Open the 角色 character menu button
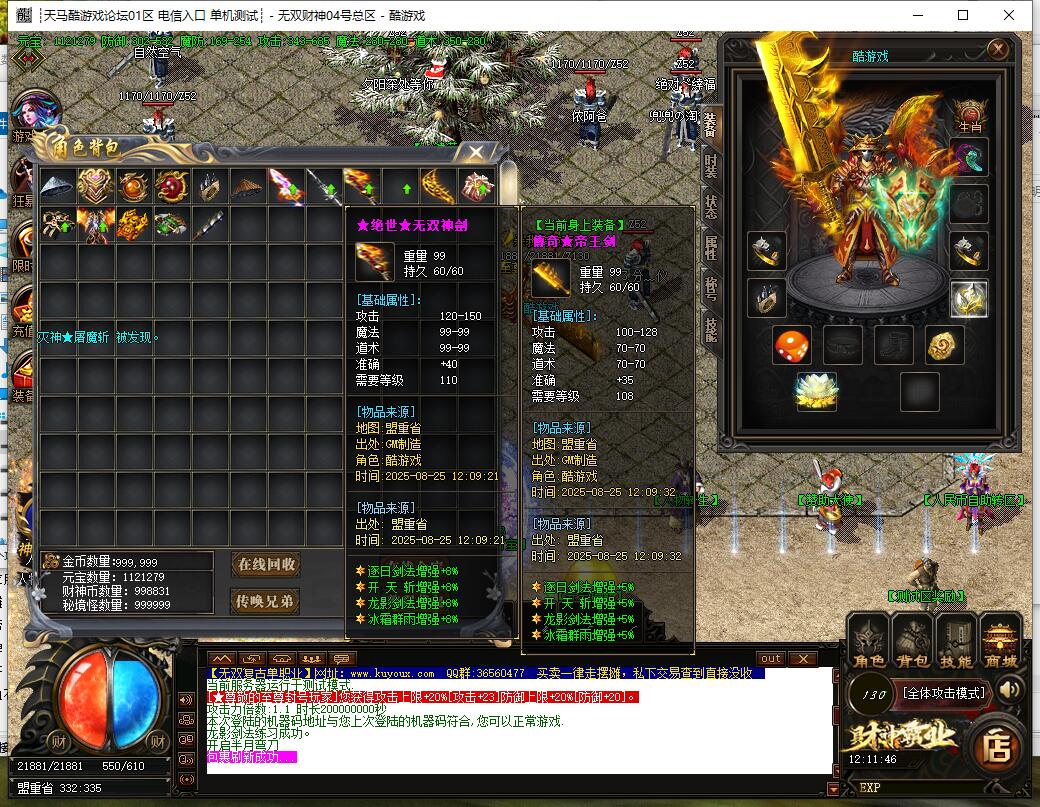Image resolution: width=1040 pixels, height=807 pixels. (x=868, y=640)
